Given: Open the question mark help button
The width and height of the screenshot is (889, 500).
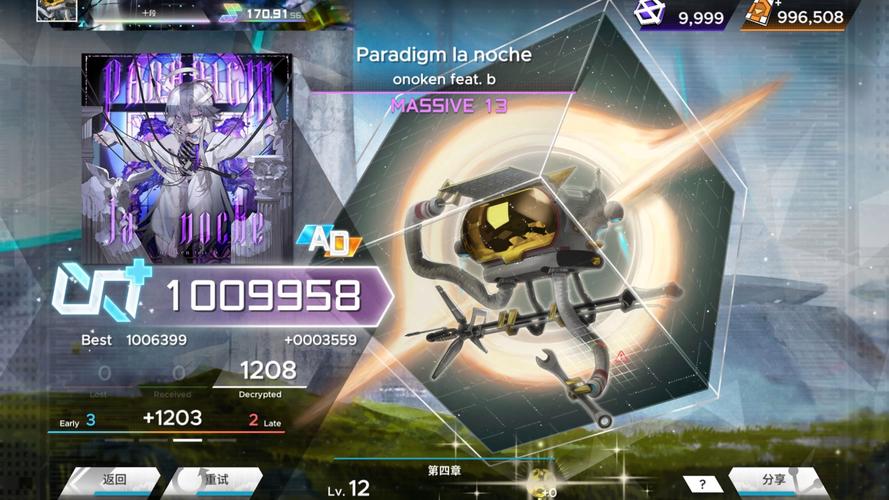Looking at the screenshot, I should point(703,484).
